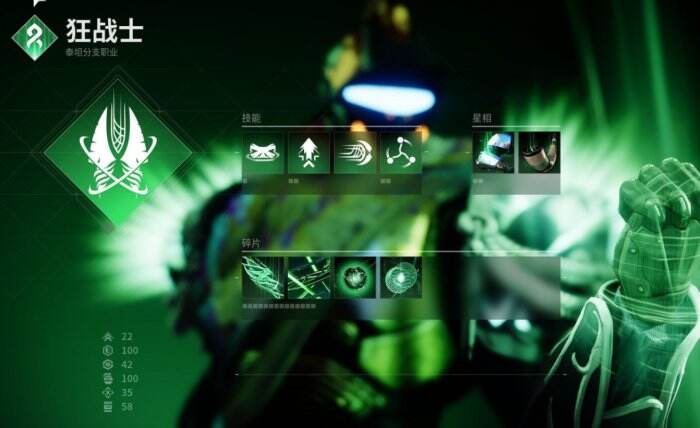Viewport: 700px width, 428px height.
Task: Open the second aspect with curved arm guard
Action: 540,153
